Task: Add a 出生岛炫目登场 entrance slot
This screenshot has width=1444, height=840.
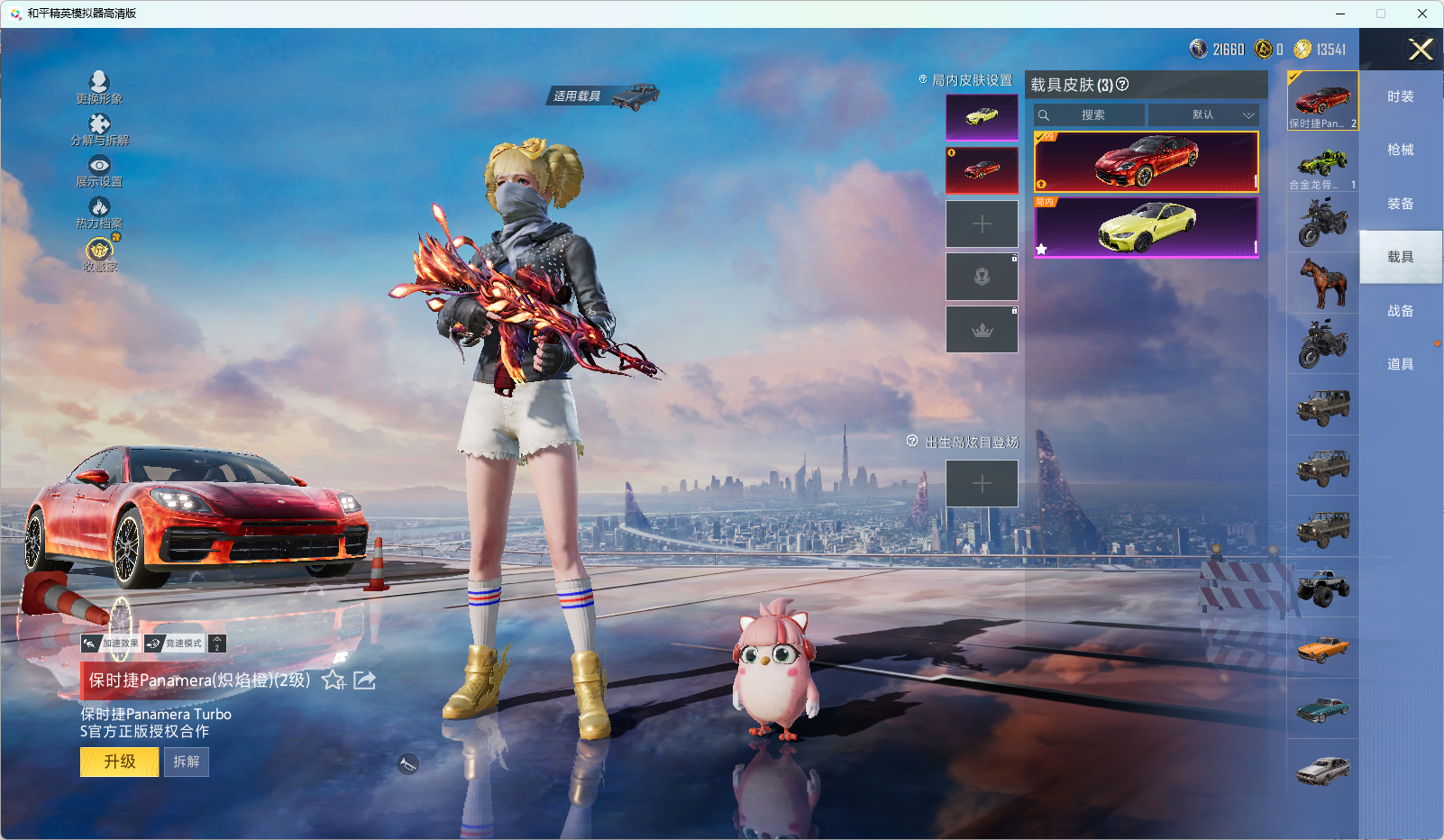Action: (982, 484)
